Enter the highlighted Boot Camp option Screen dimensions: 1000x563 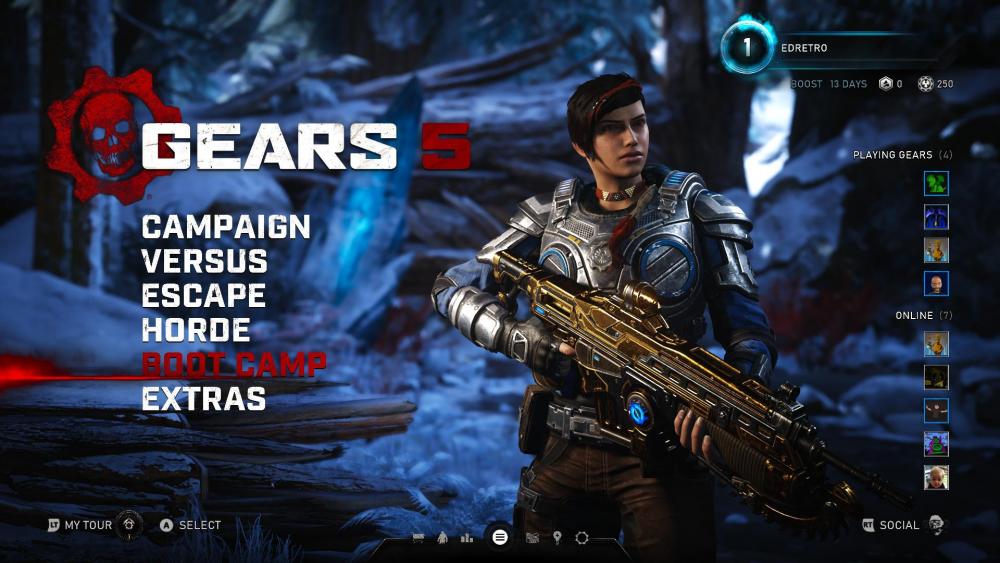[234, 364]
